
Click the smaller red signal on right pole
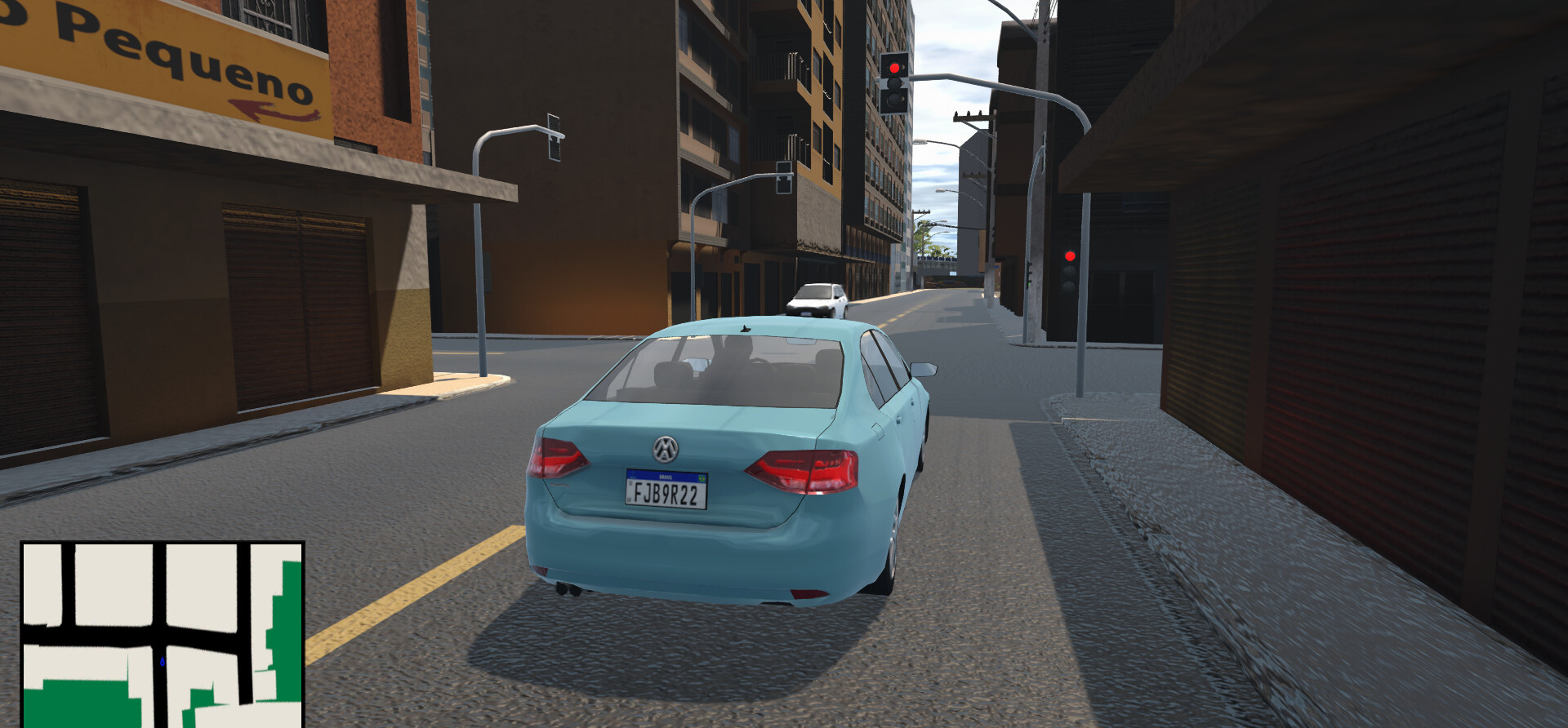click(x=1070, y=255)
